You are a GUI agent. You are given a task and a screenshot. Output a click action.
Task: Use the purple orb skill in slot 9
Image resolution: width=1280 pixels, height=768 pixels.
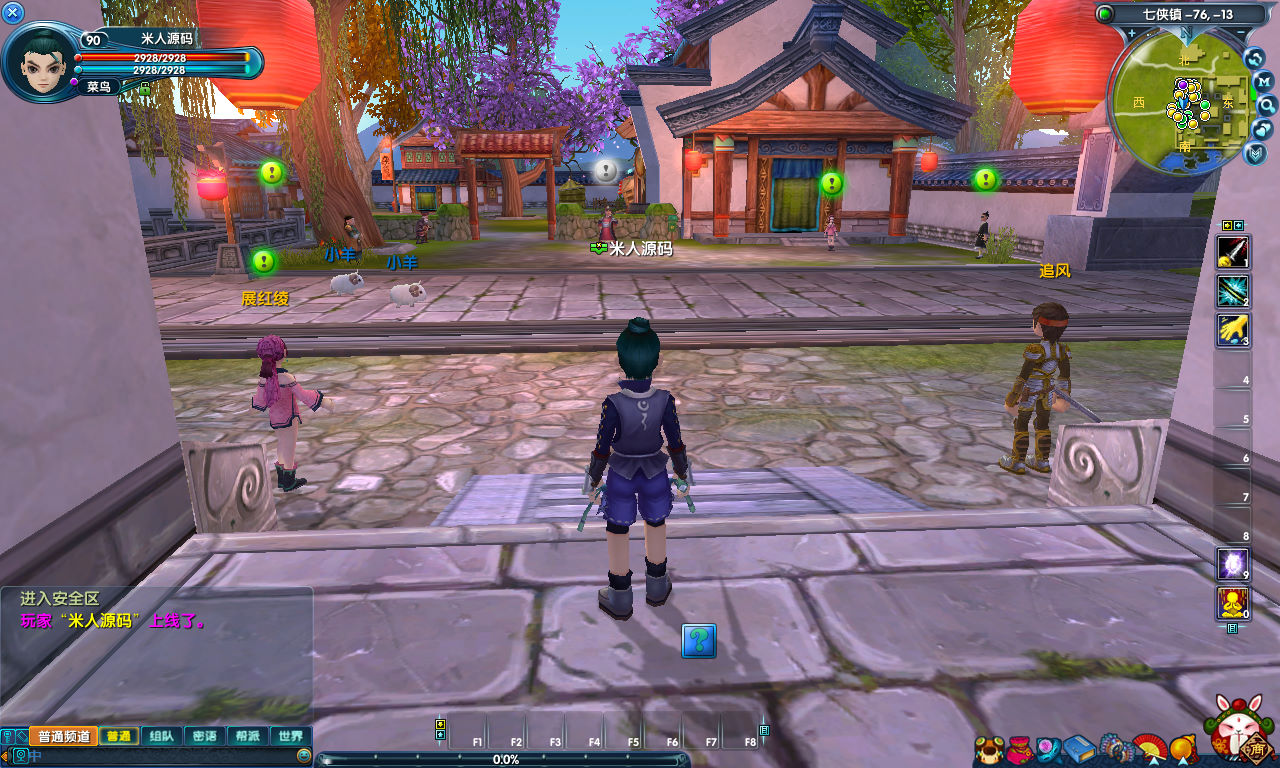[x=1232, y=564]
